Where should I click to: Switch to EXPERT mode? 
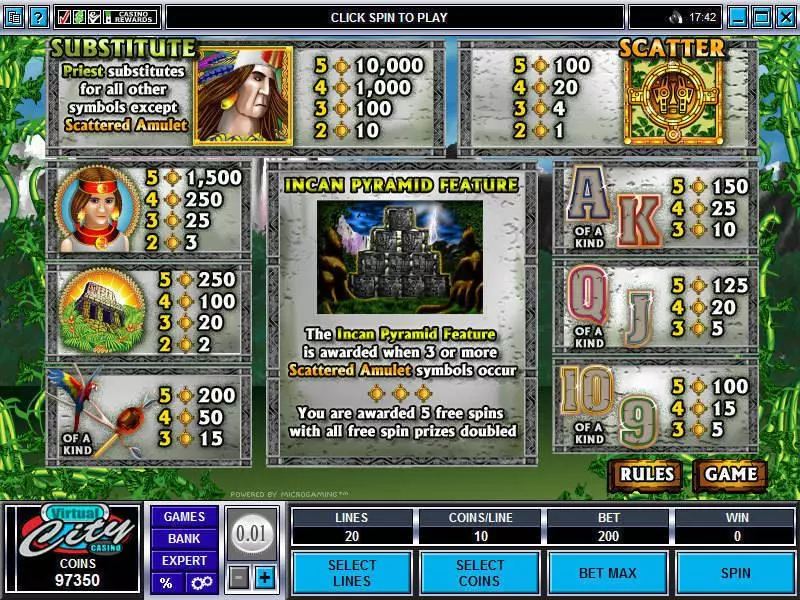point(184,561)
